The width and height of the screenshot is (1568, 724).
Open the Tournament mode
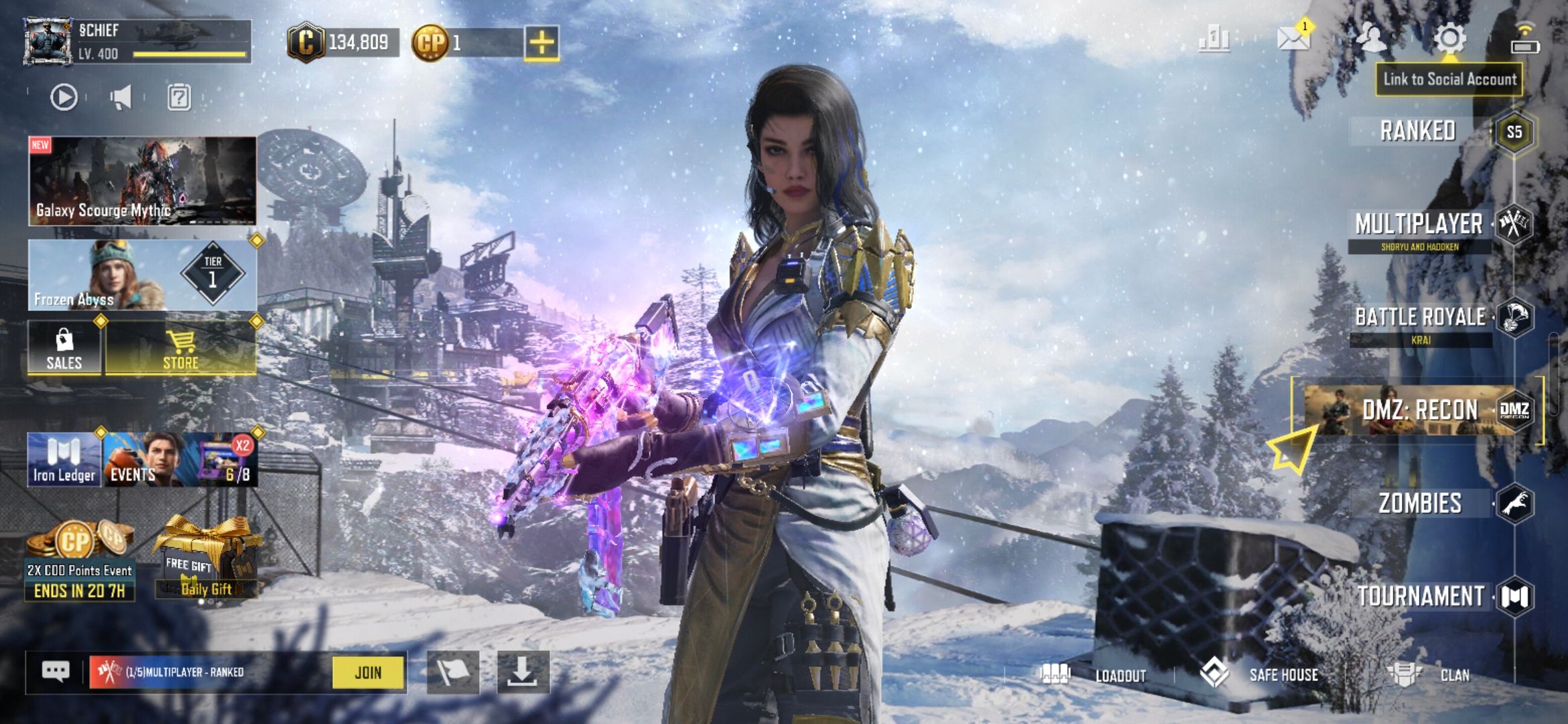(x=1421, y=596)
